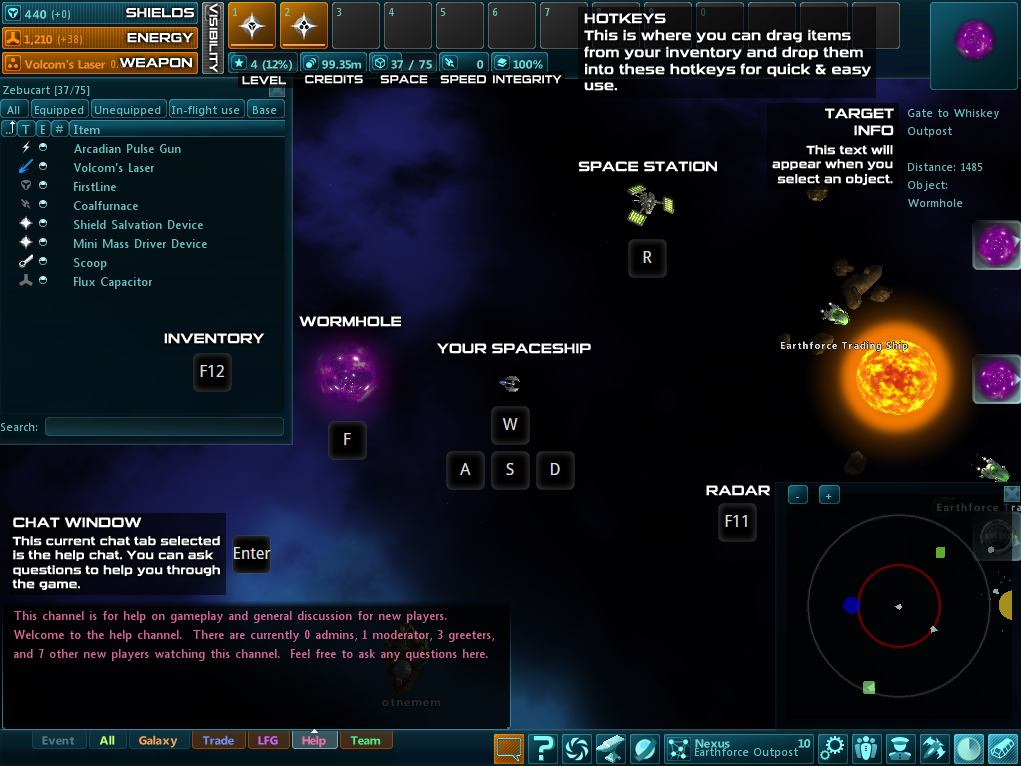
Task: Select the LFG chat tab
Action: [268, 741]
